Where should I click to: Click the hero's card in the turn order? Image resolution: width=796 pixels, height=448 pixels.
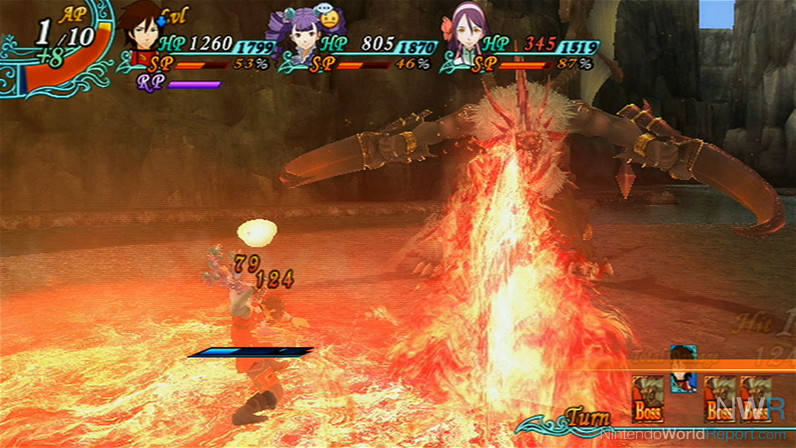(x=684, y=369)
